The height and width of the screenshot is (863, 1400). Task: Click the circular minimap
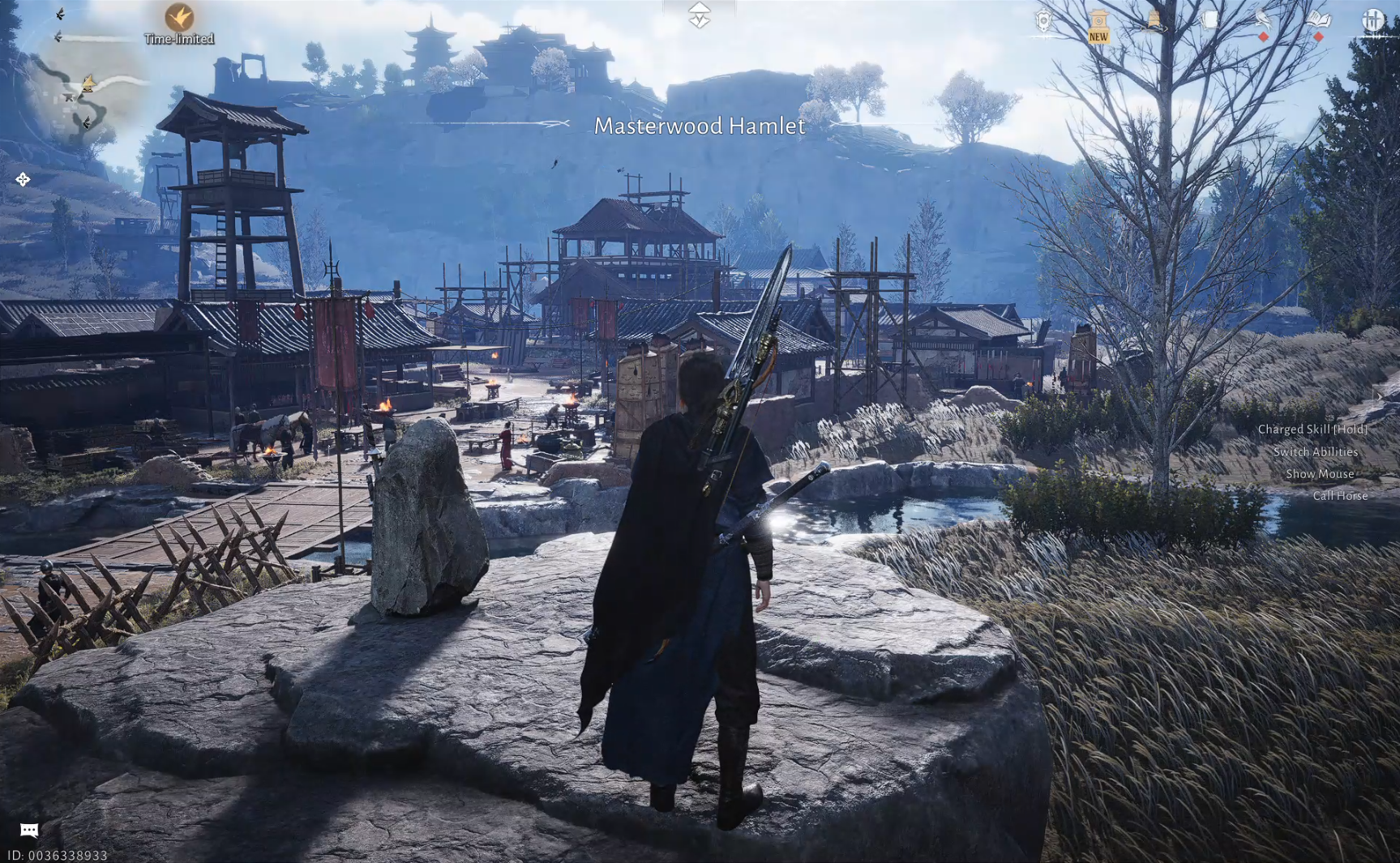click(91, 90)
